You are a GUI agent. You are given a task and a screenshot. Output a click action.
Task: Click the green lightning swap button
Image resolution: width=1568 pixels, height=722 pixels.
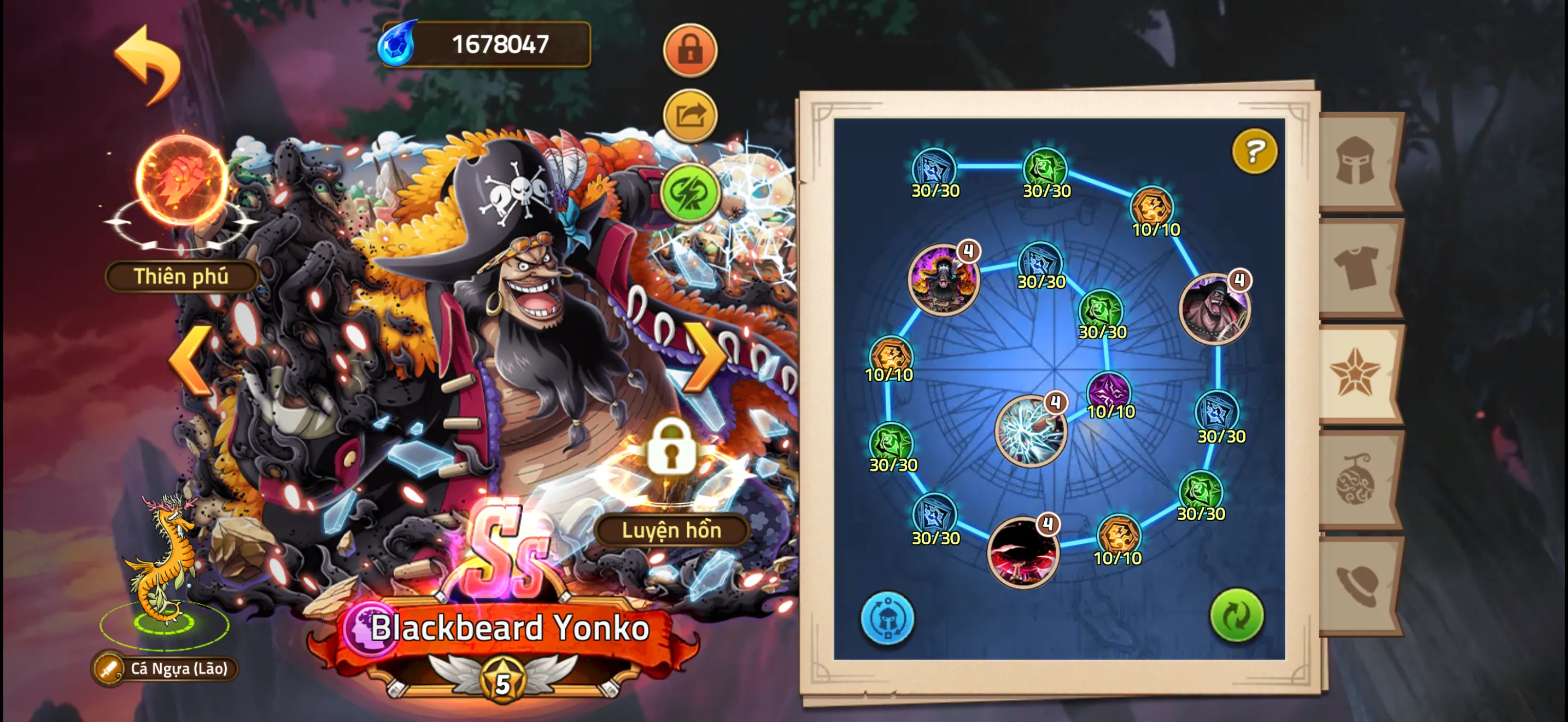(689, 193)
